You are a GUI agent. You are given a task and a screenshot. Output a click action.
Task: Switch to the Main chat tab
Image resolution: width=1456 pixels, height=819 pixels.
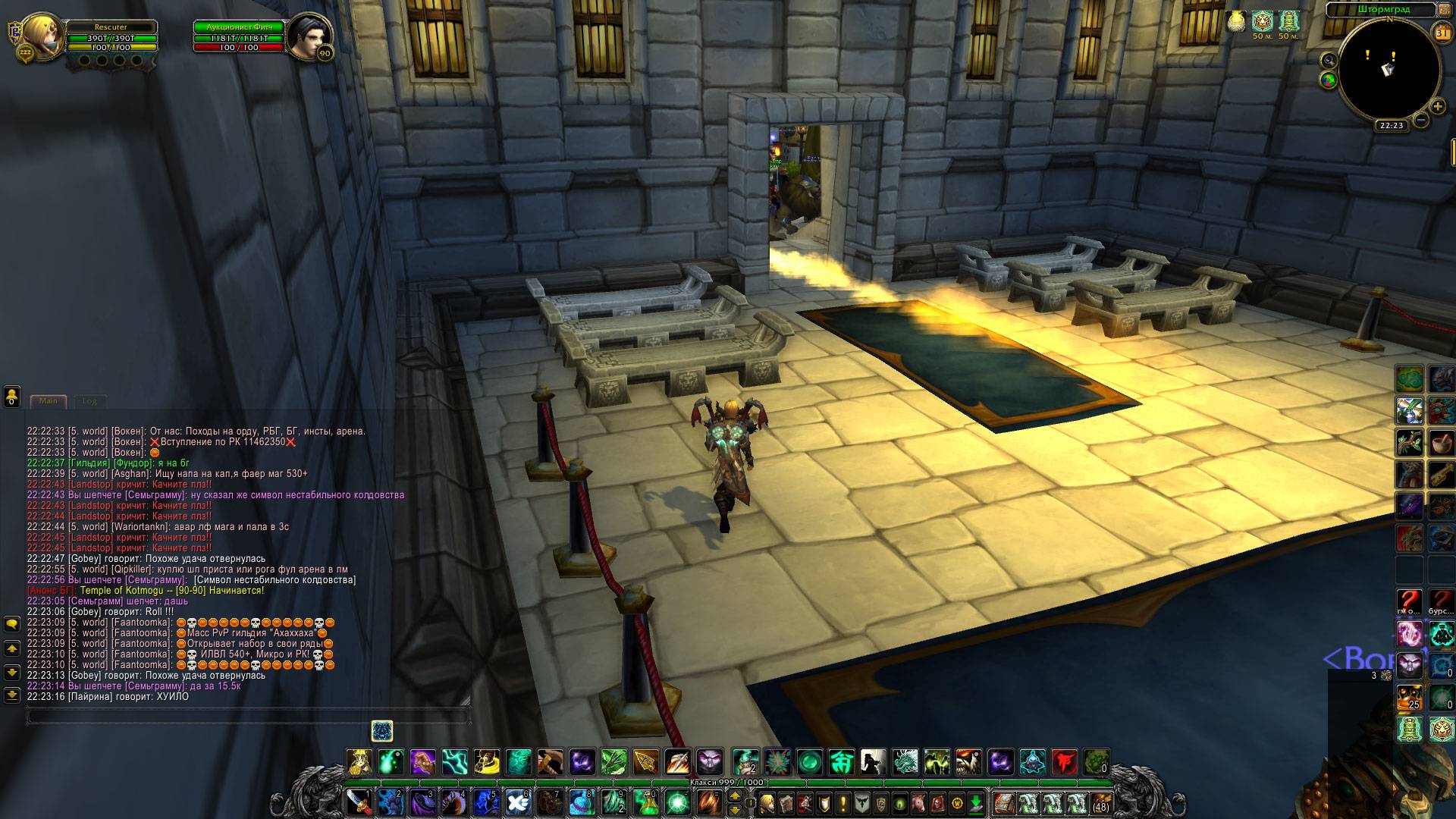(49, 401)
